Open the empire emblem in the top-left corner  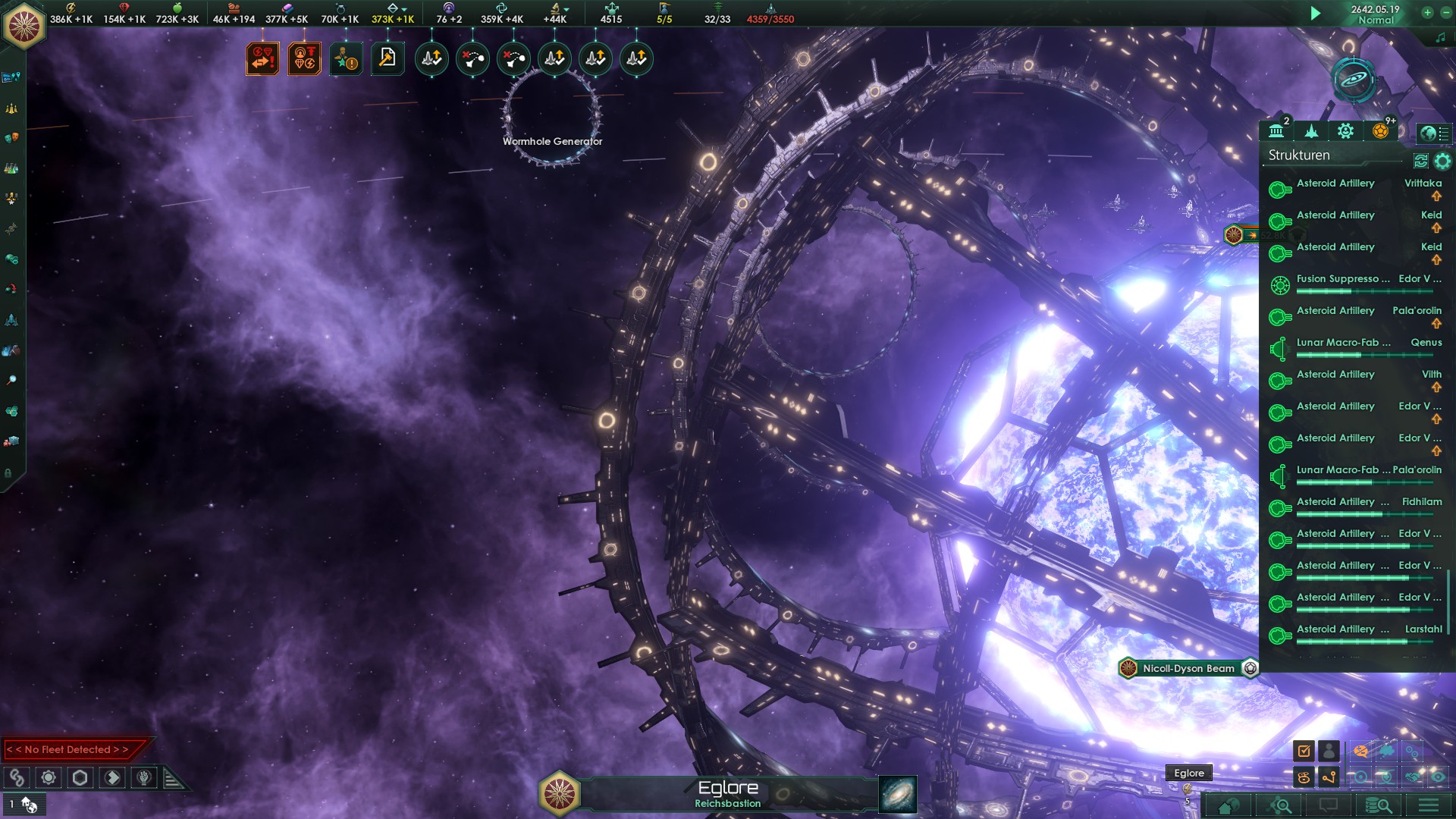(24, 25)
